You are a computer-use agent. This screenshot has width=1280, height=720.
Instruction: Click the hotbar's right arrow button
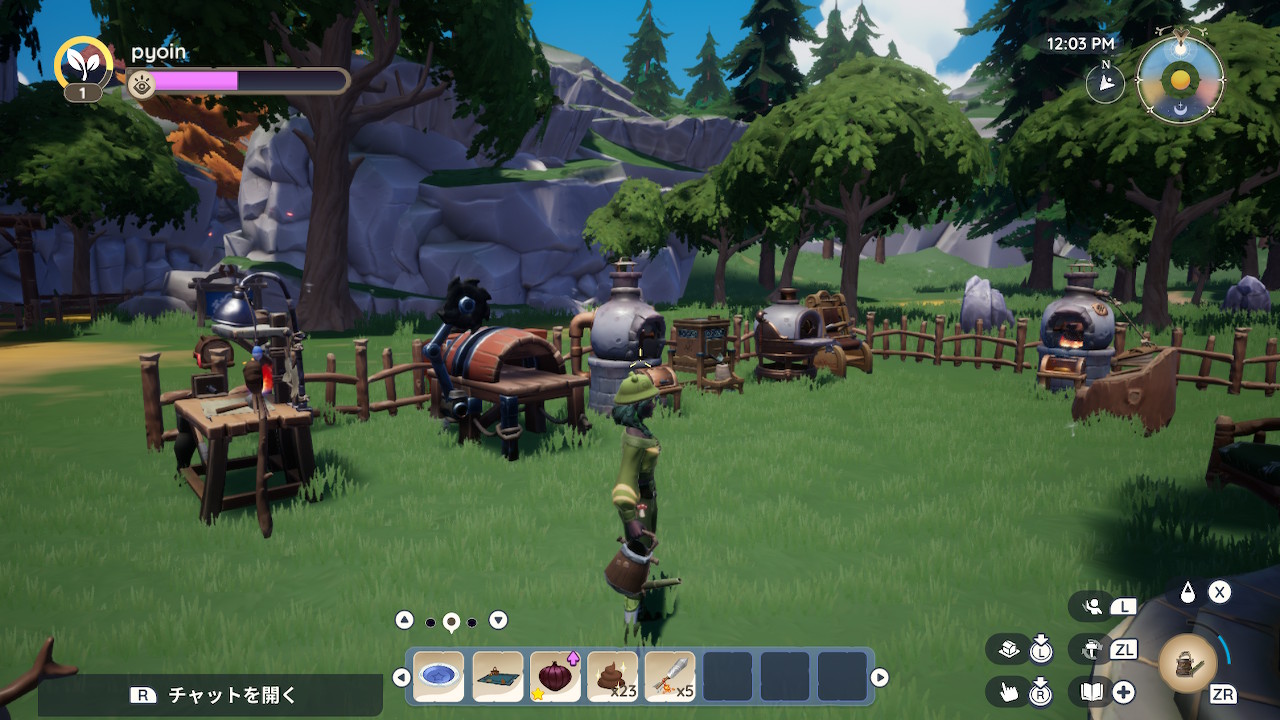pos(880,678)
